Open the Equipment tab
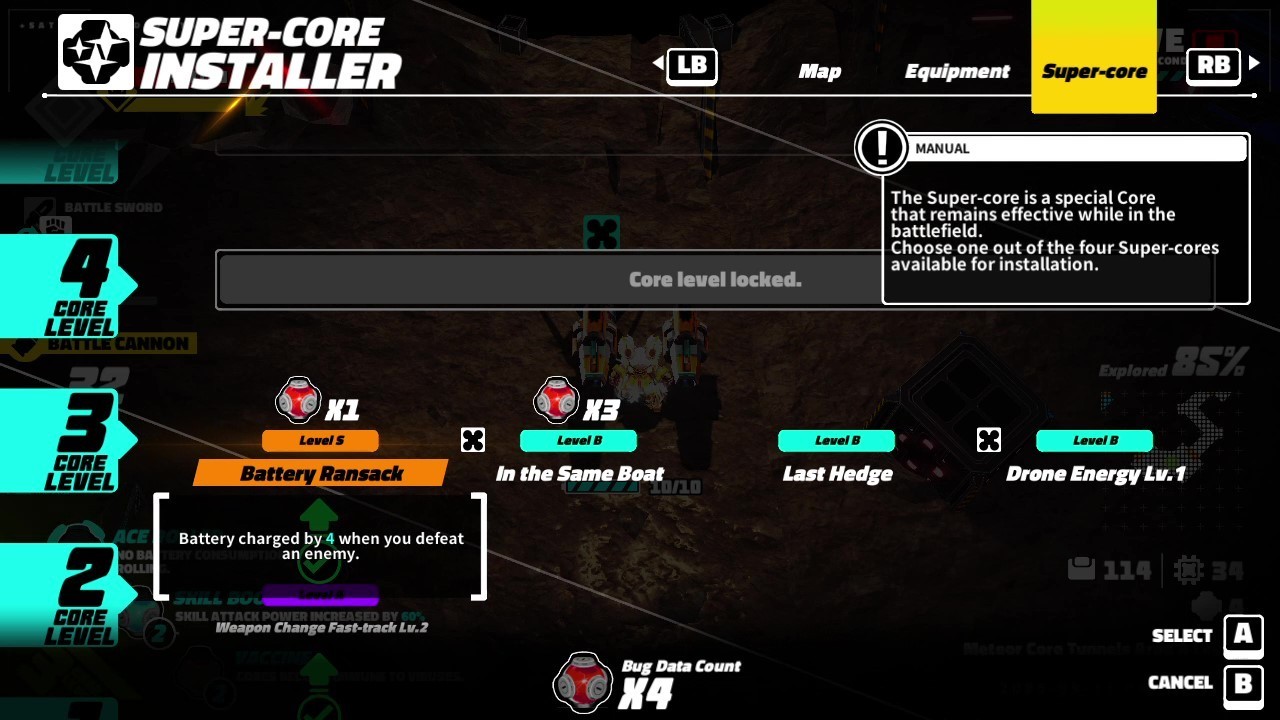Viewport: 1280px width, 720px height. click(957, 71)
